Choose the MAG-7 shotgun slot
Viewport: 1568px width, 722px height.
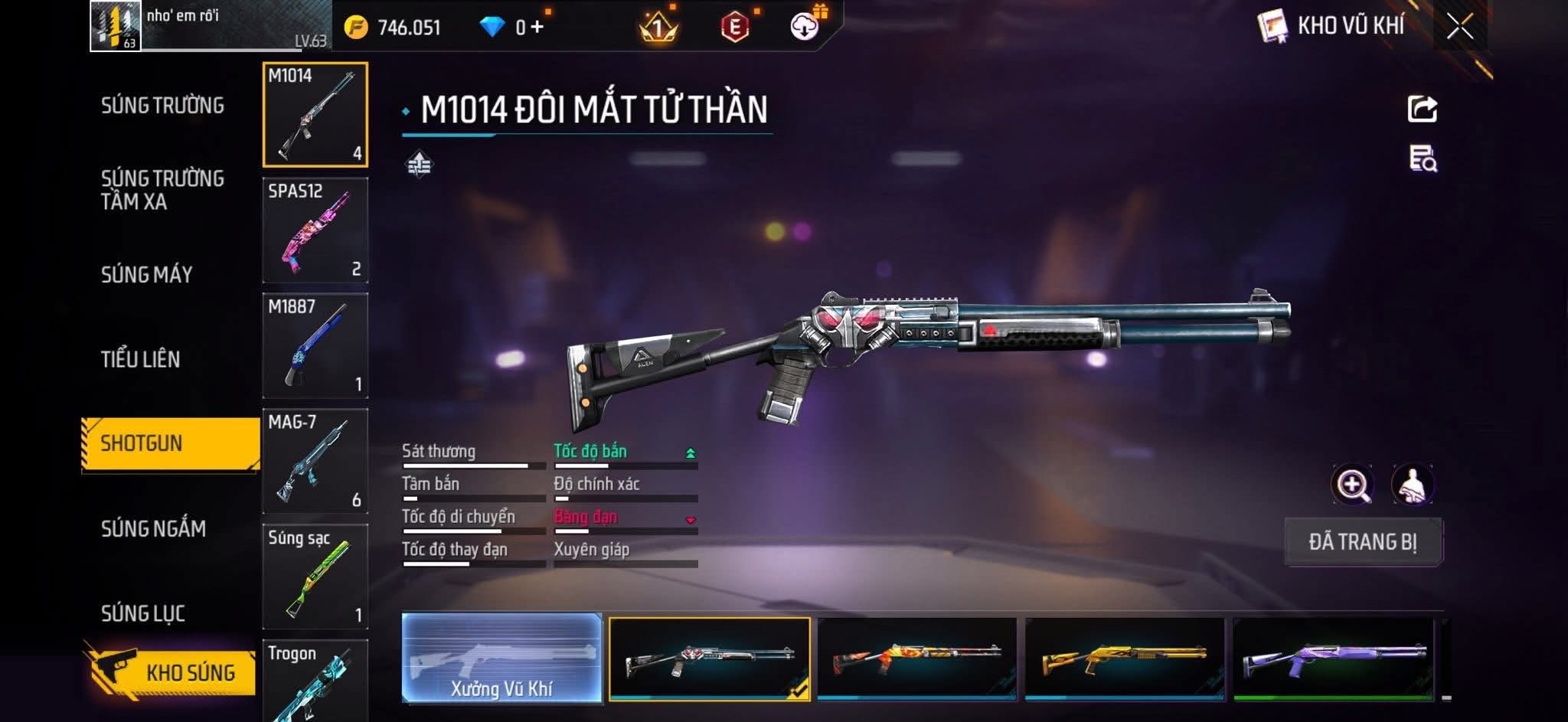point(315,461)
